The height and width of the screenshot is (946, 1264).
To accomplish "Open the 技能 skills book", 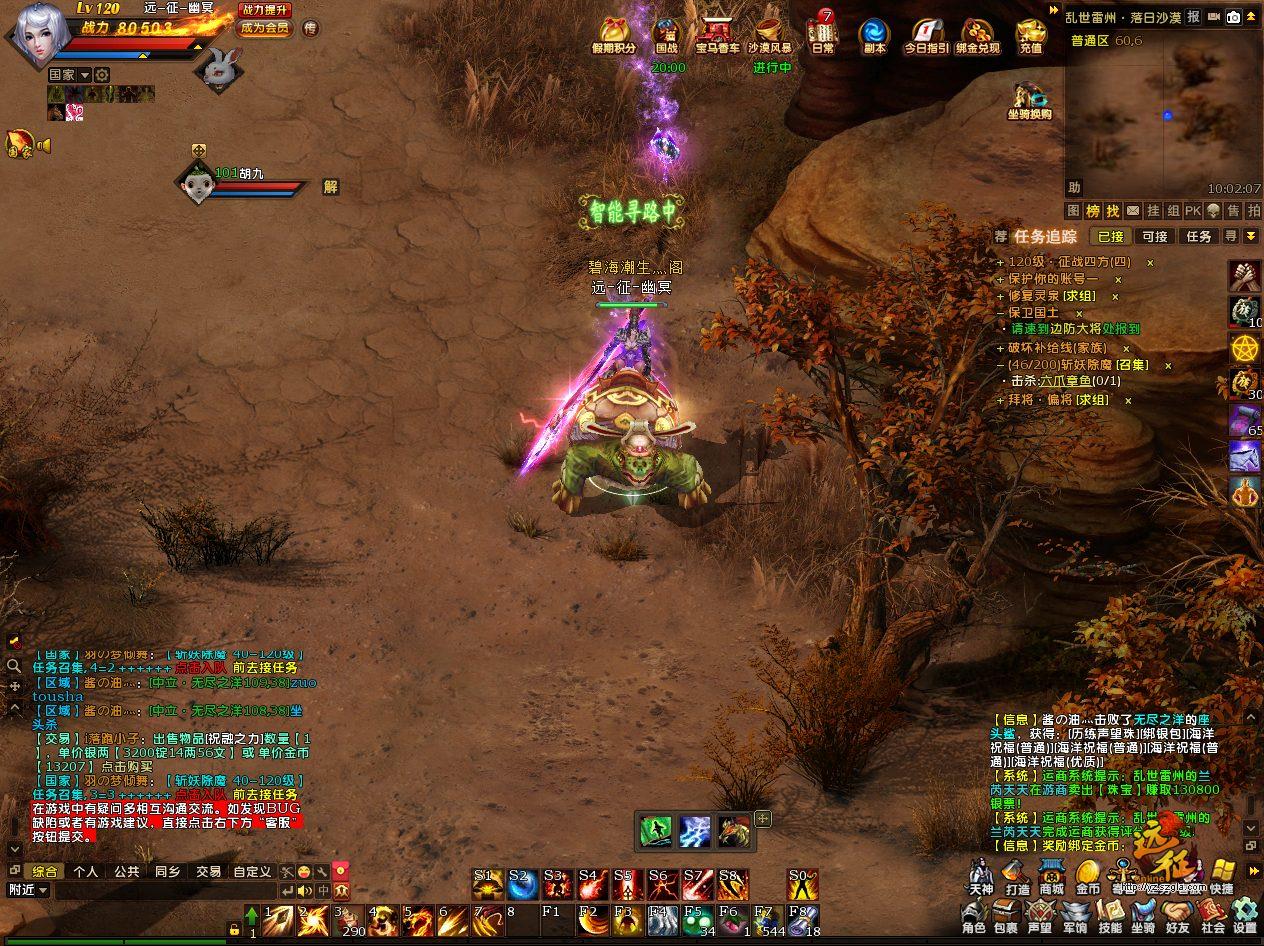I will 1110,914.
